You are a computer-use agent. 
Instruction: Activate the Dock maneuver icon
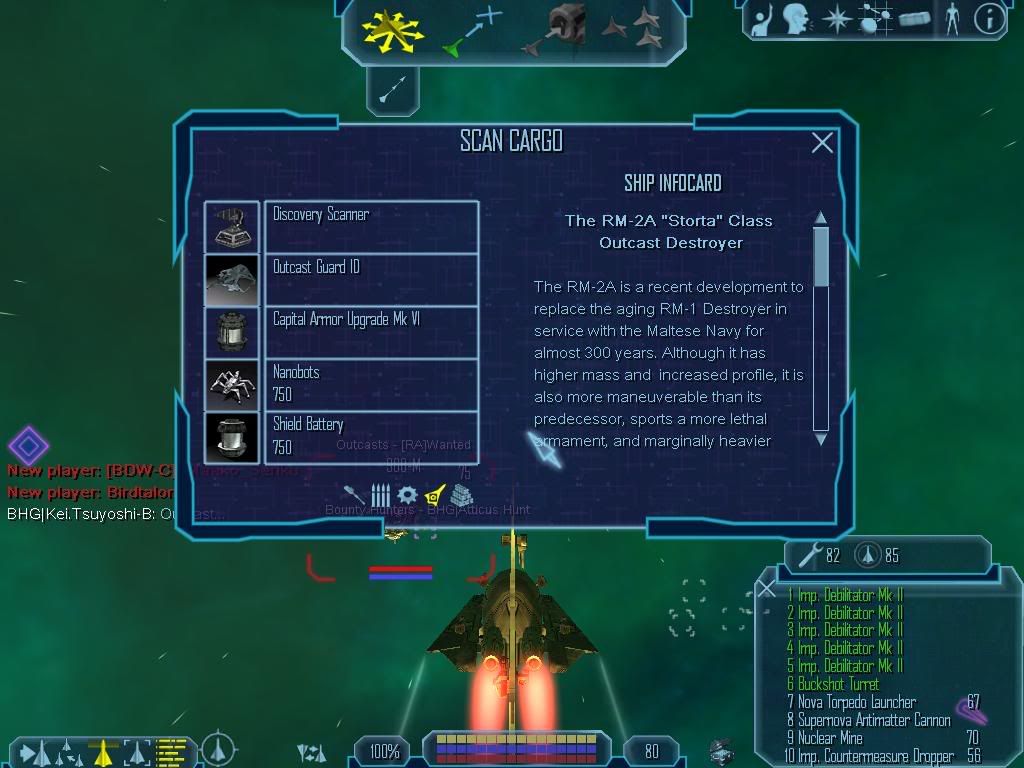(x=563, y=28)
